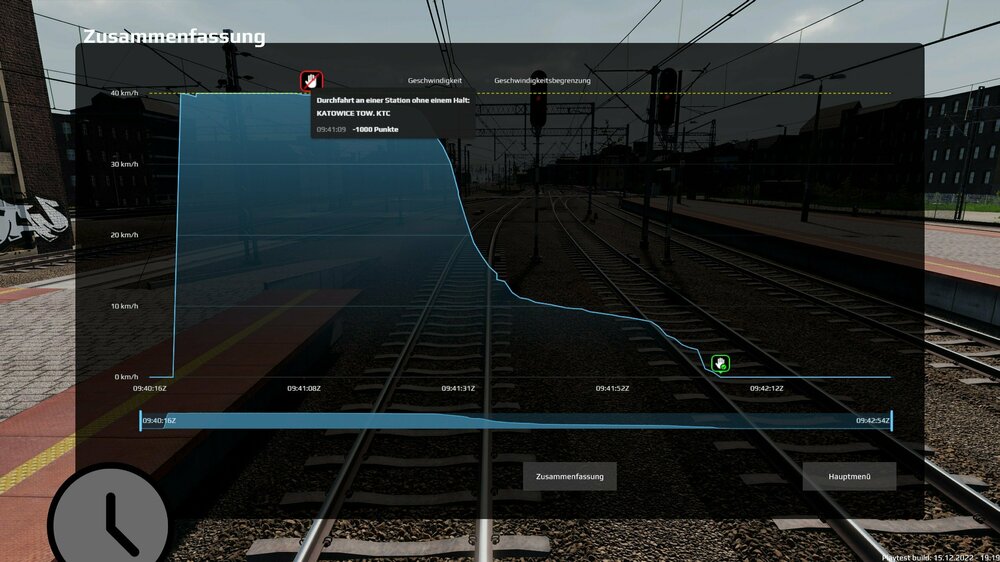
Task: Select the green hand event marker
Action: pos(720,363)
